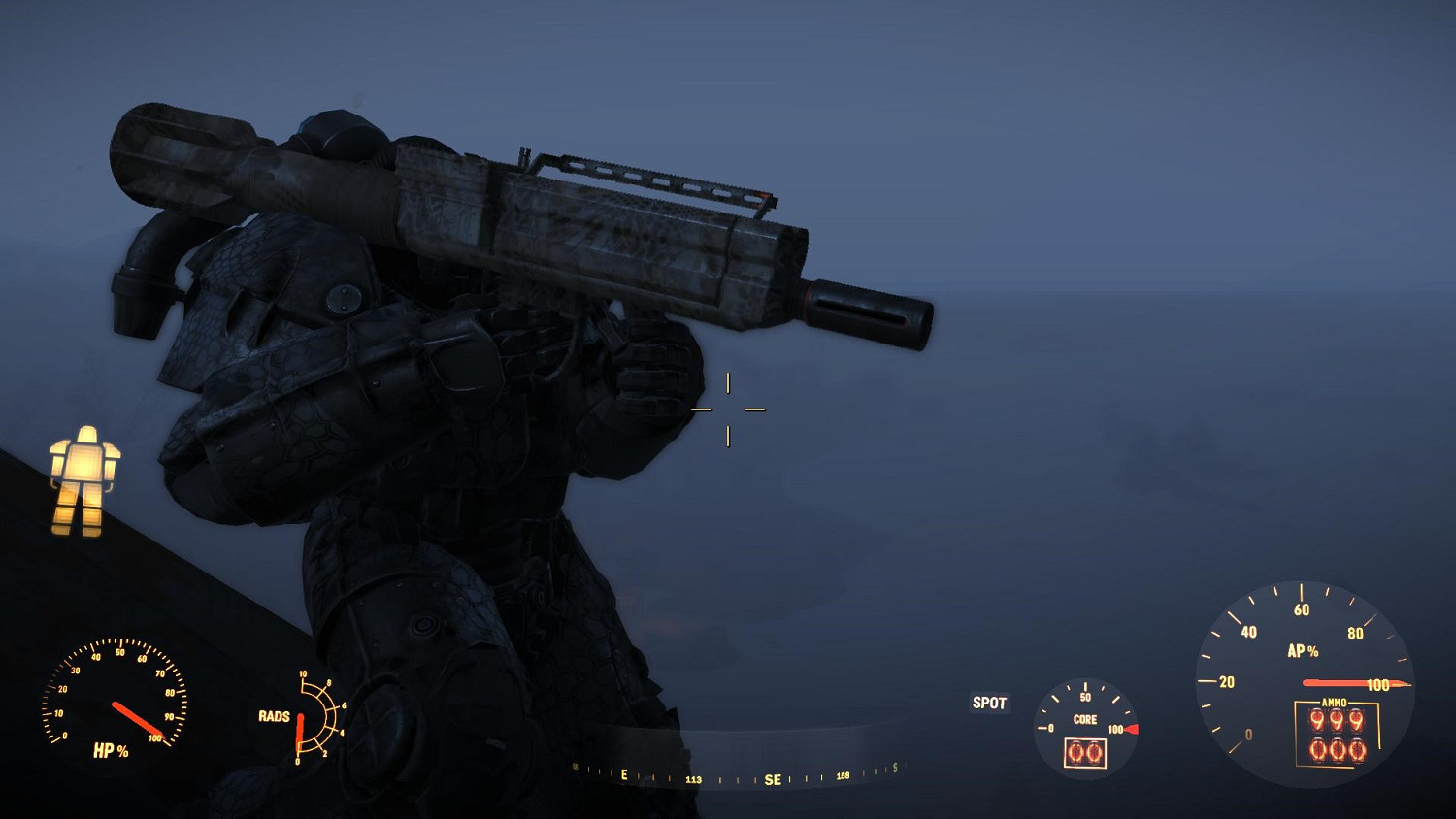Select the power armor body status icon
Screen dimensions: 1456x819
pyautogui.click(x=83, y=480)
